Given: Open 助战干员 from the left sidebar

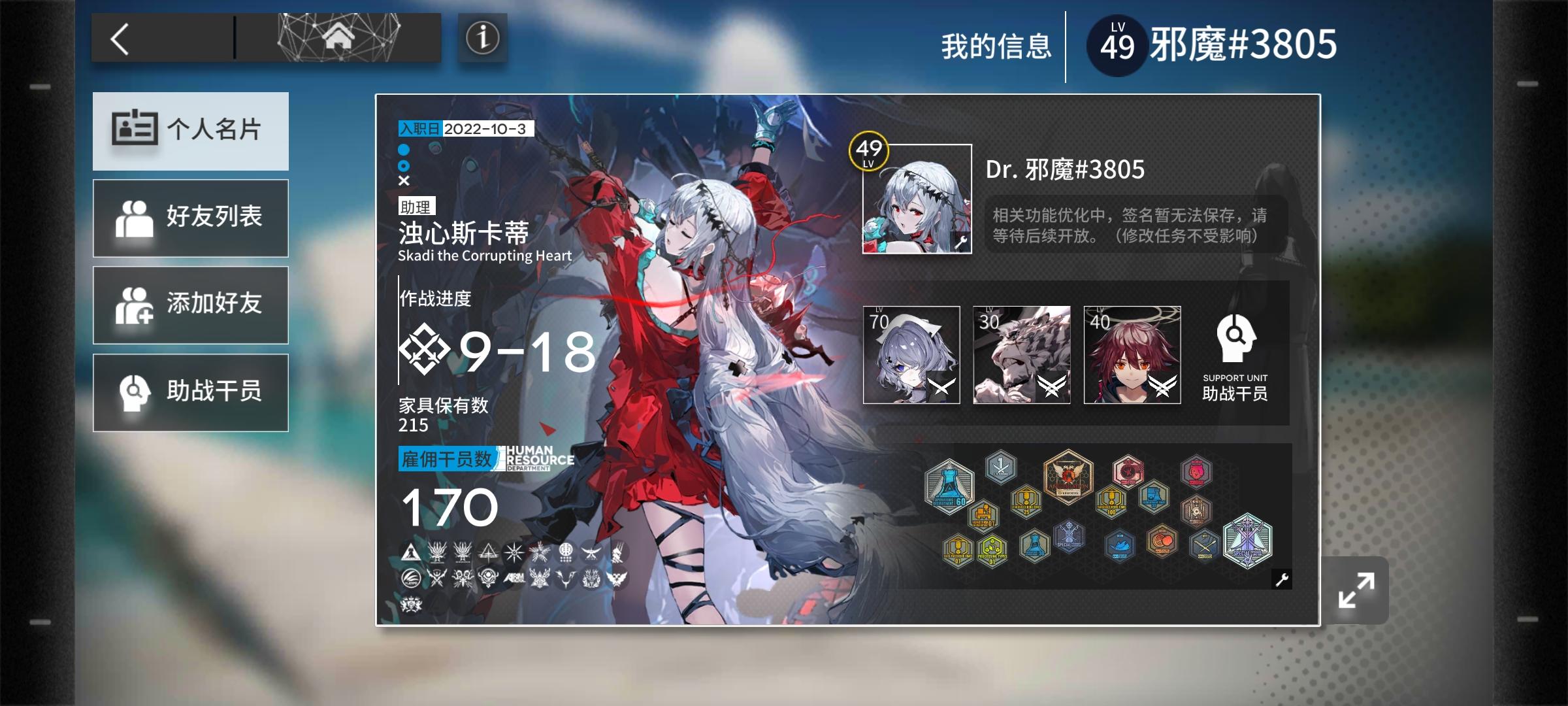Looking at the screenshot, I should point(190,392).
